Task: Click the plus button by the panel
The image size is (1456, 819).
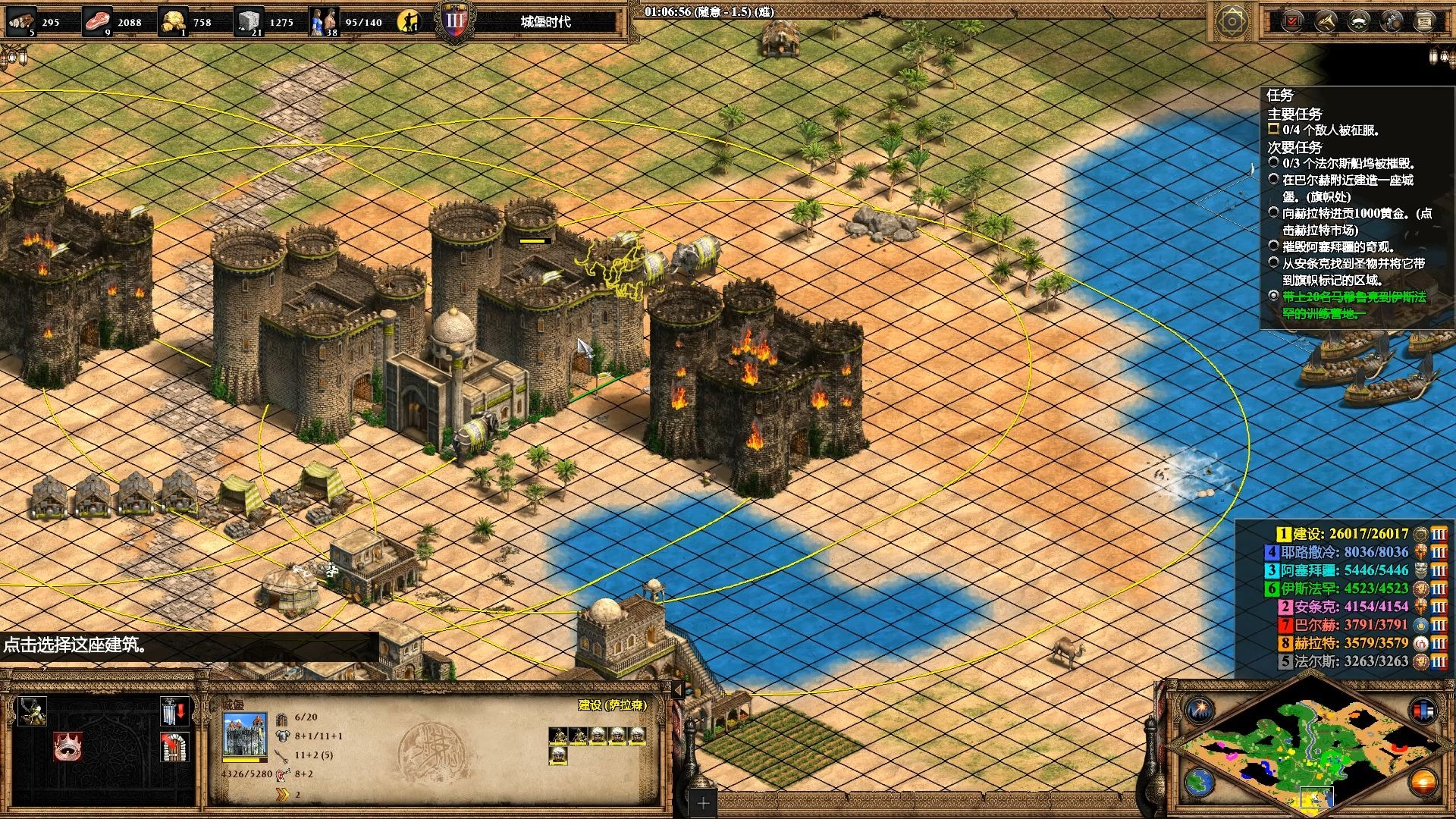Action: 703,802
